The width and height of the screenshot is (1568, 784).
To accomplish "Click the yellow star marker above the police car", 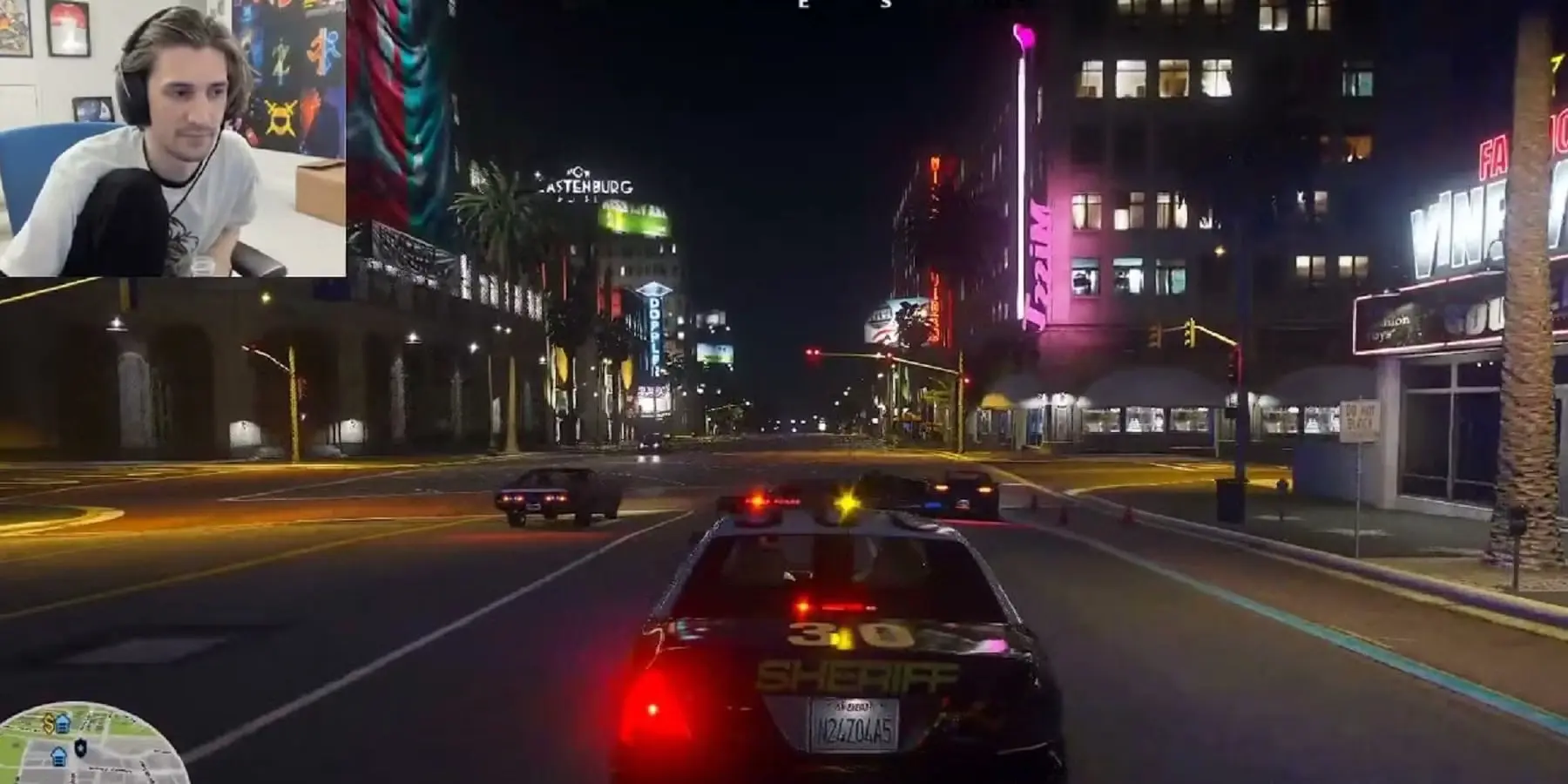I will (x=844, y=501).
